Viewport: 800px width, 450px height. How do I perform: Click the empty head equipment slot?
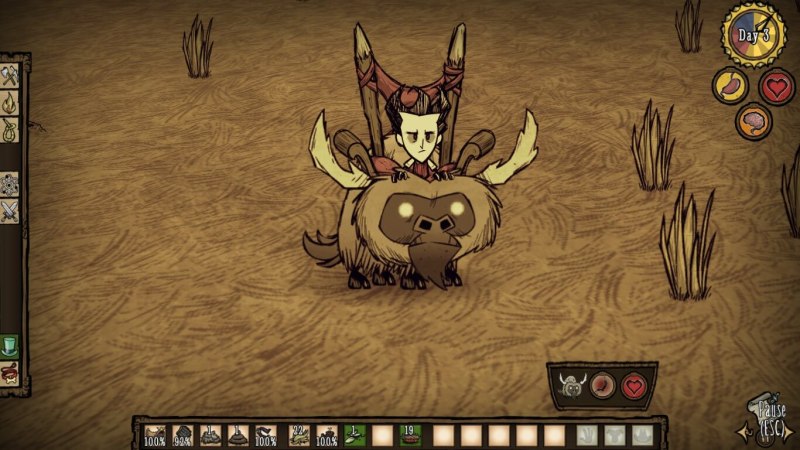click(x=643, y=435)
